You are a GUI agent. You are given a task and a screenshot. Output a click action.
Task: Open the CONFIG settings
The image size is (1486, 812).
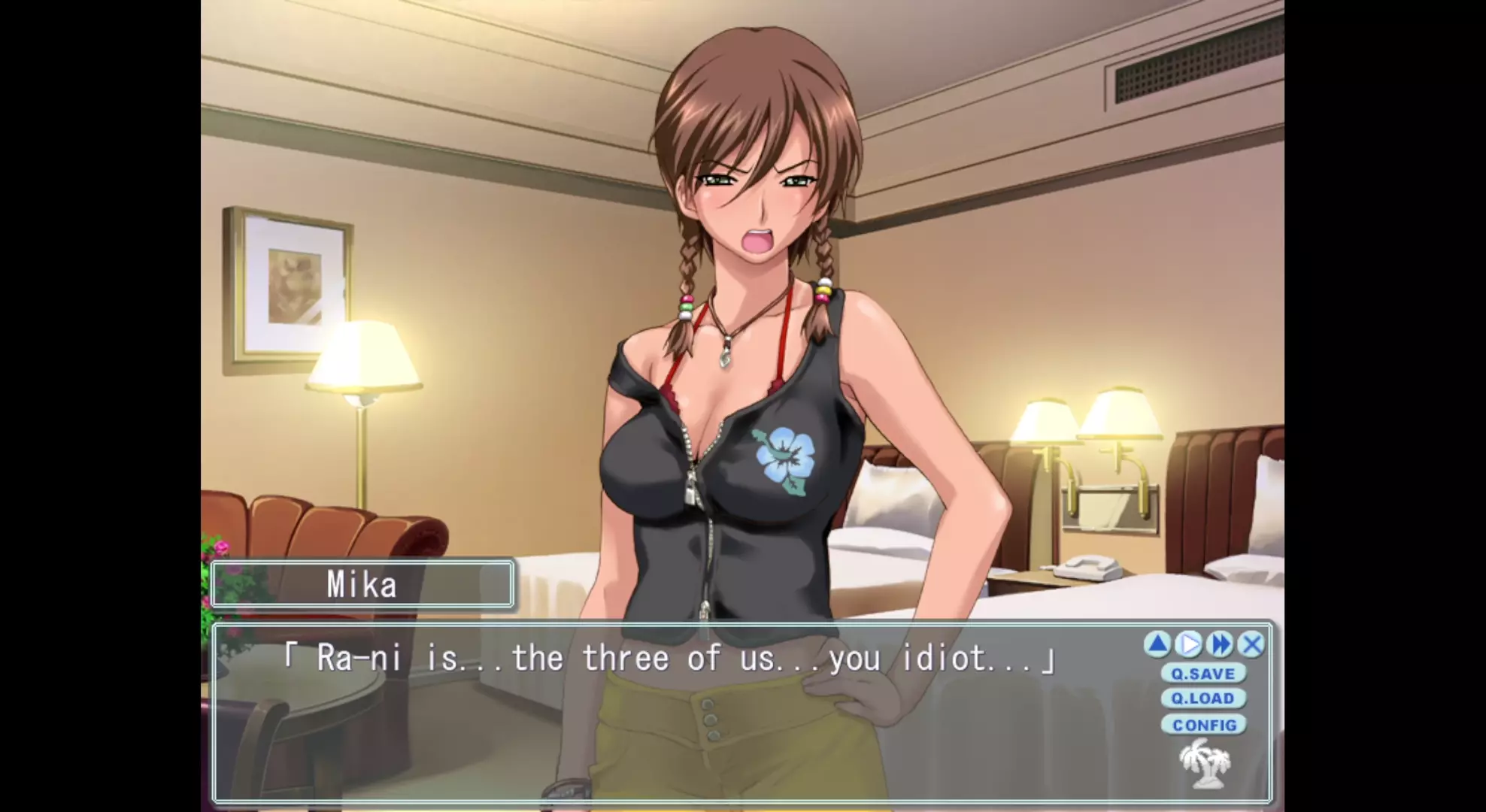pyautogui.click(x=1204, y=725)
